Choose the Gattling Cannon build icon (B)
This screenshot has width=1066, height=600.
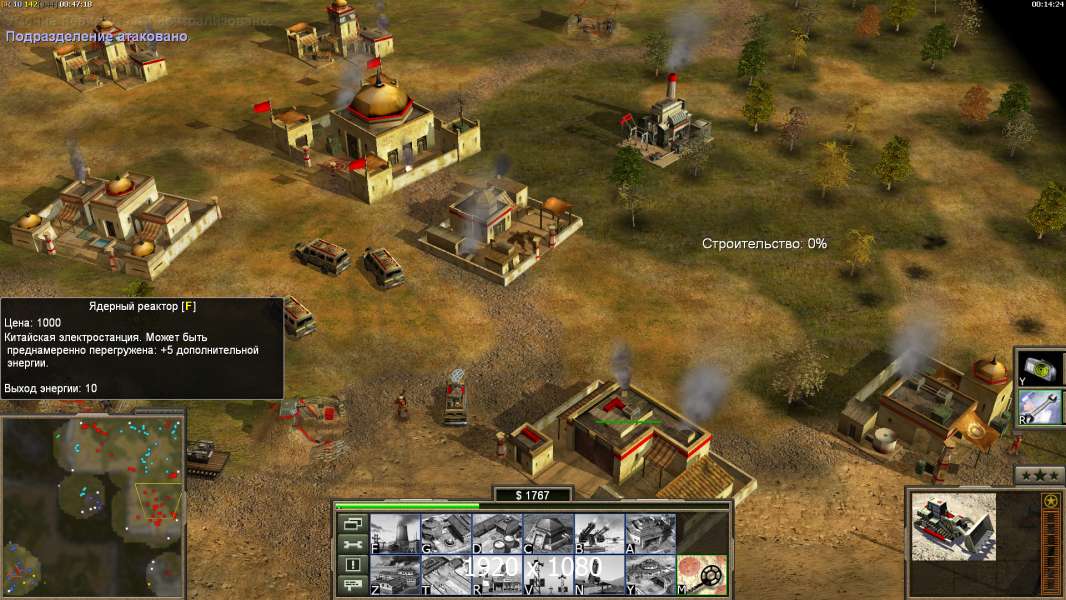tap(599, 533)
